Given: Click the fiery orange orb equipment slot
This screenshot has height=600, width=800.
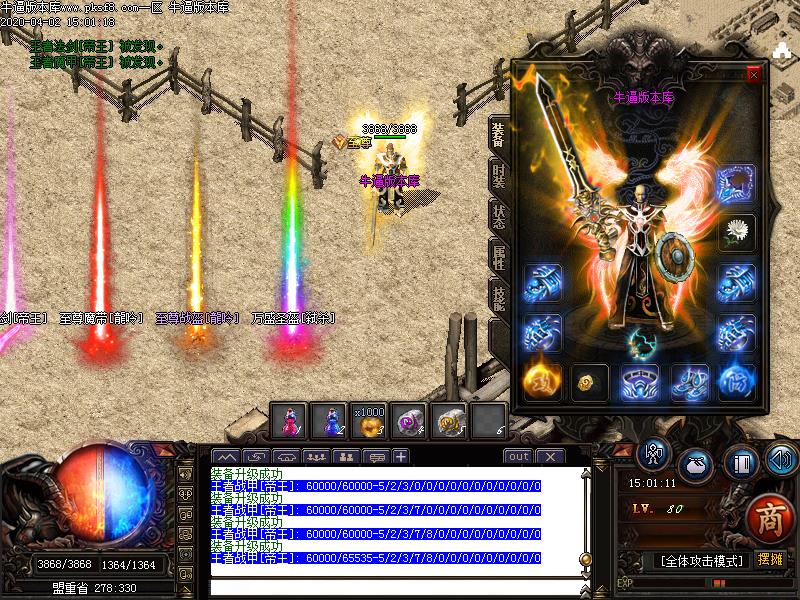Looking at the screenshot, I should [x=541, y=382].
